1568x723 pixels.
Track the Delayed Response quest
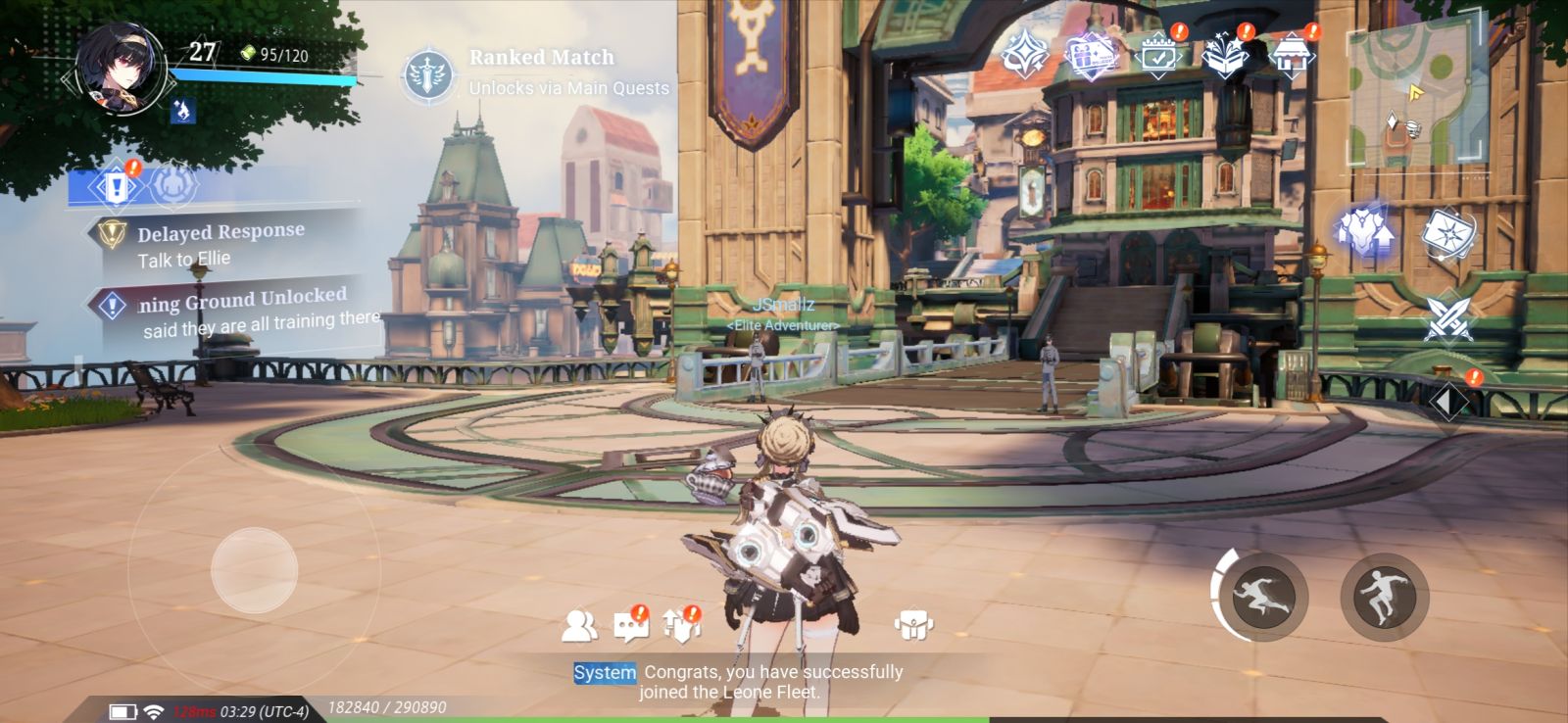(x=221, y=244)
